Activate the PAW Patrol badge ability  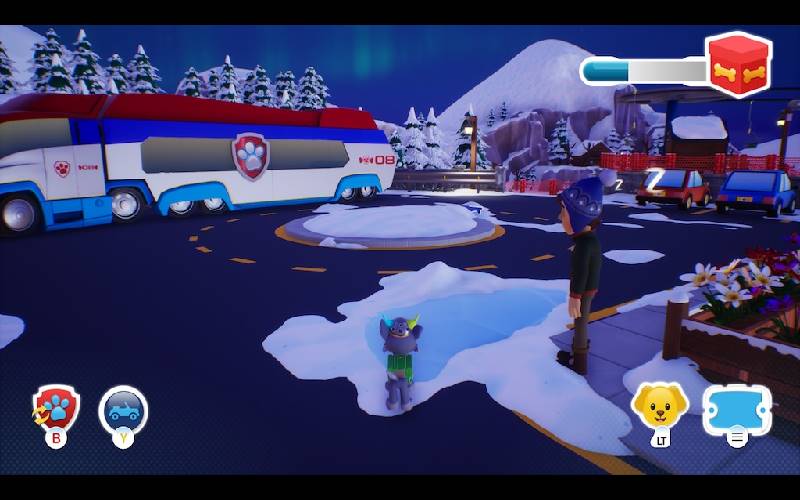(x=56, y=408)
